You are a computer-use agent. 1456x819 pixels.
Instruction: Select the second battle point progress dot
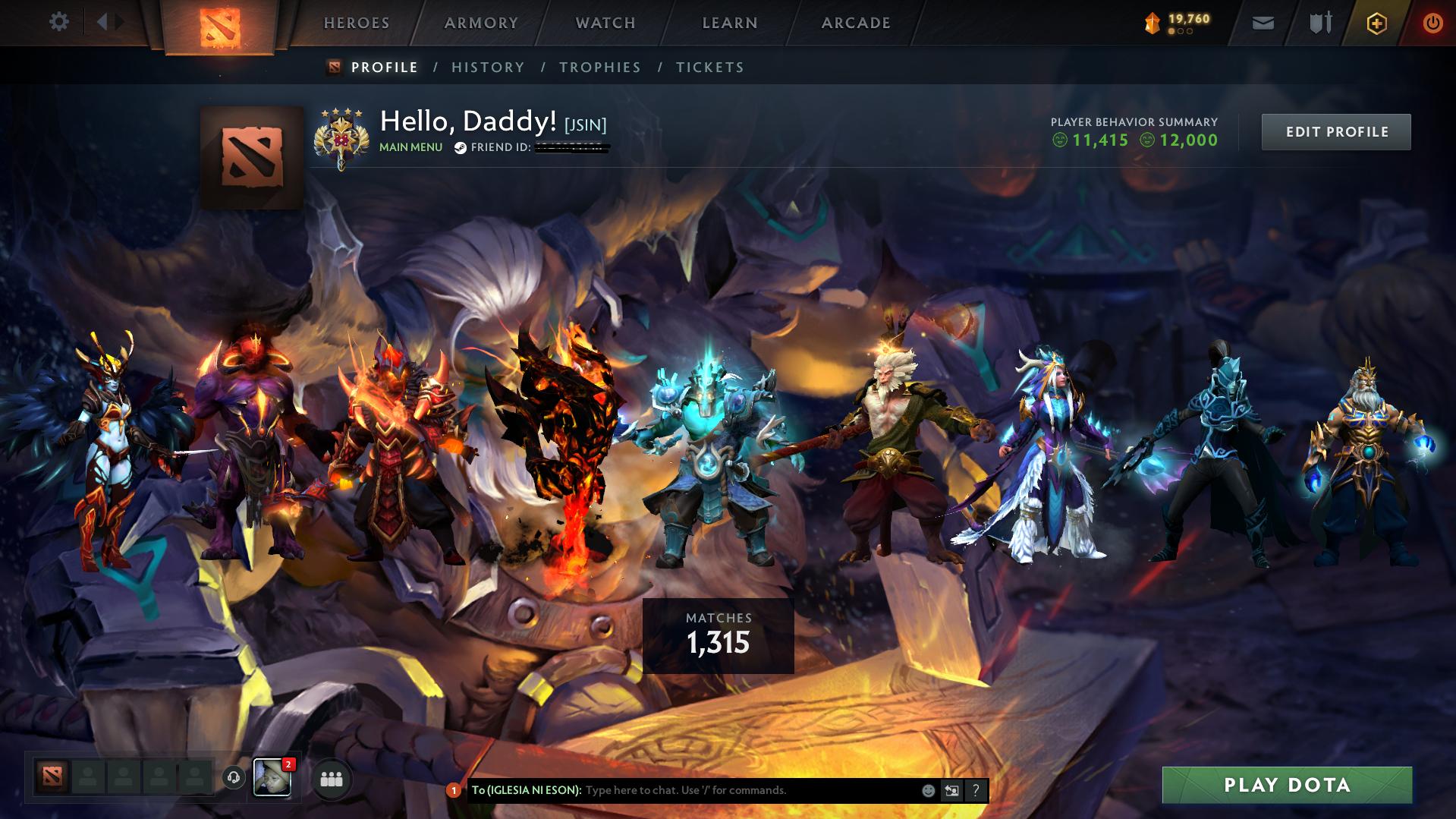1181,33
